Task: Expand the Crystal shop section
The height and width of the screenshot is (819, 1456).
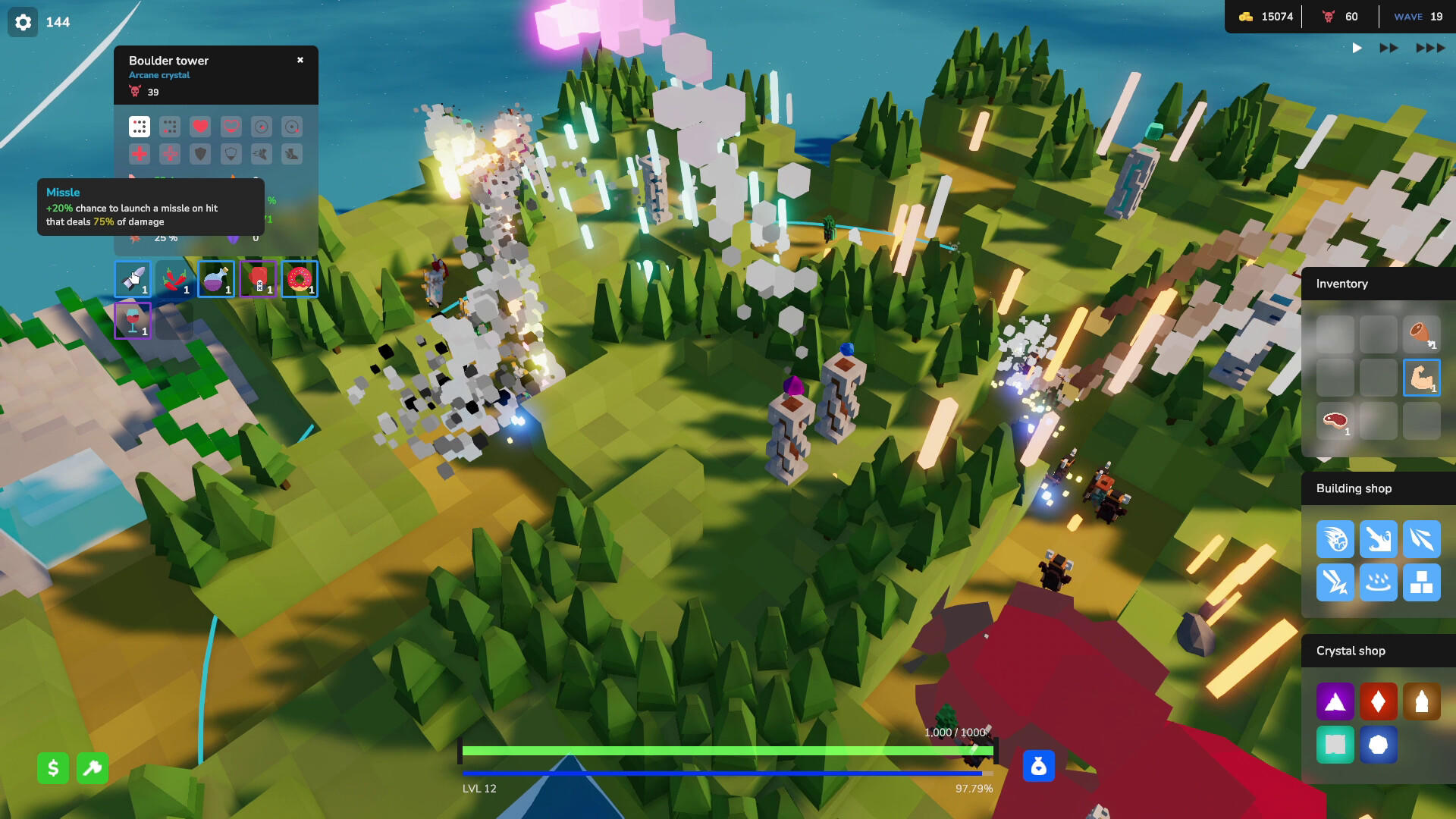Action: [1351, 651]
